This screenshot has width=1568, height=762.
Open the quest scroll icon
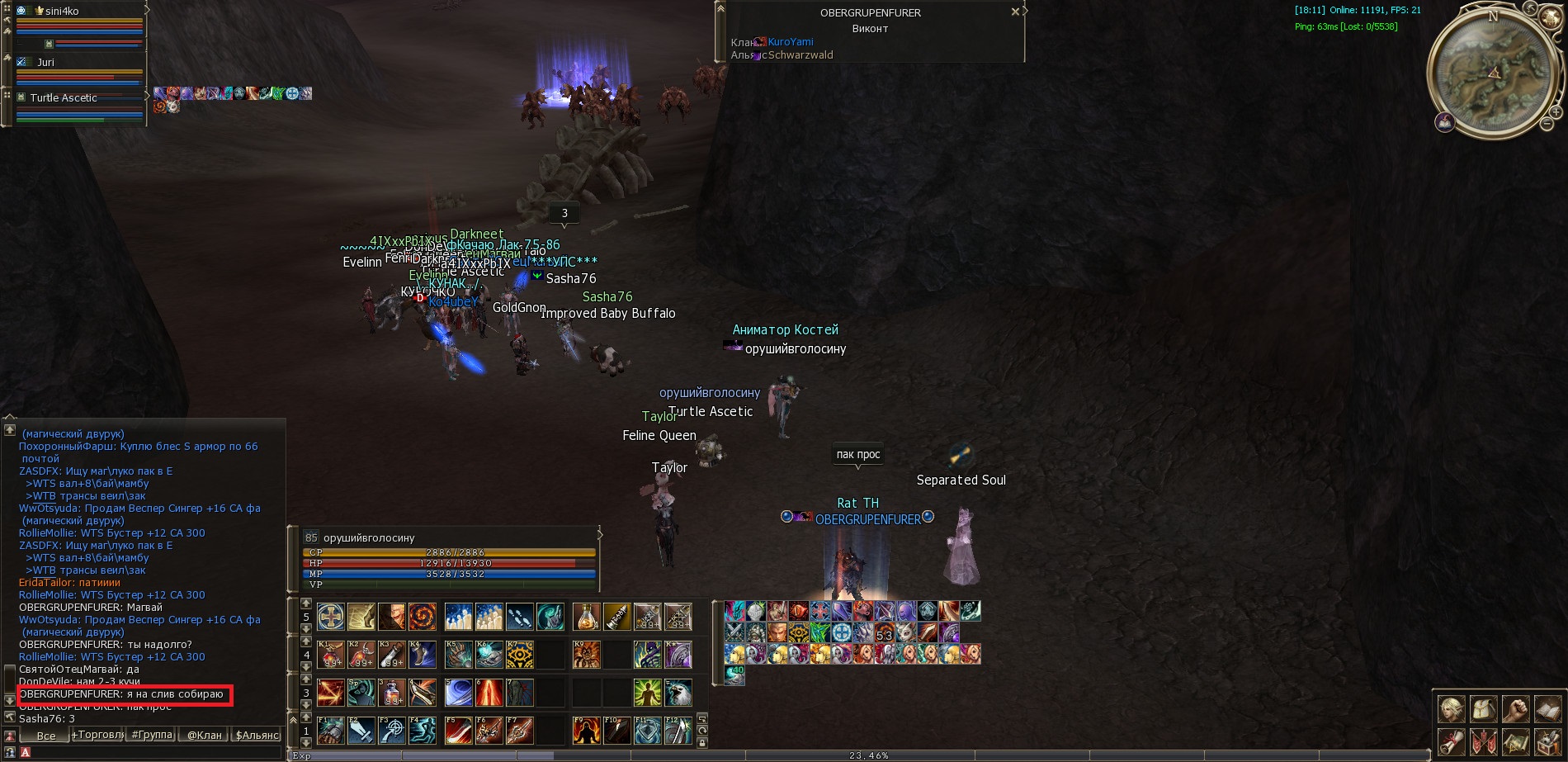[x=1452, y=741]
